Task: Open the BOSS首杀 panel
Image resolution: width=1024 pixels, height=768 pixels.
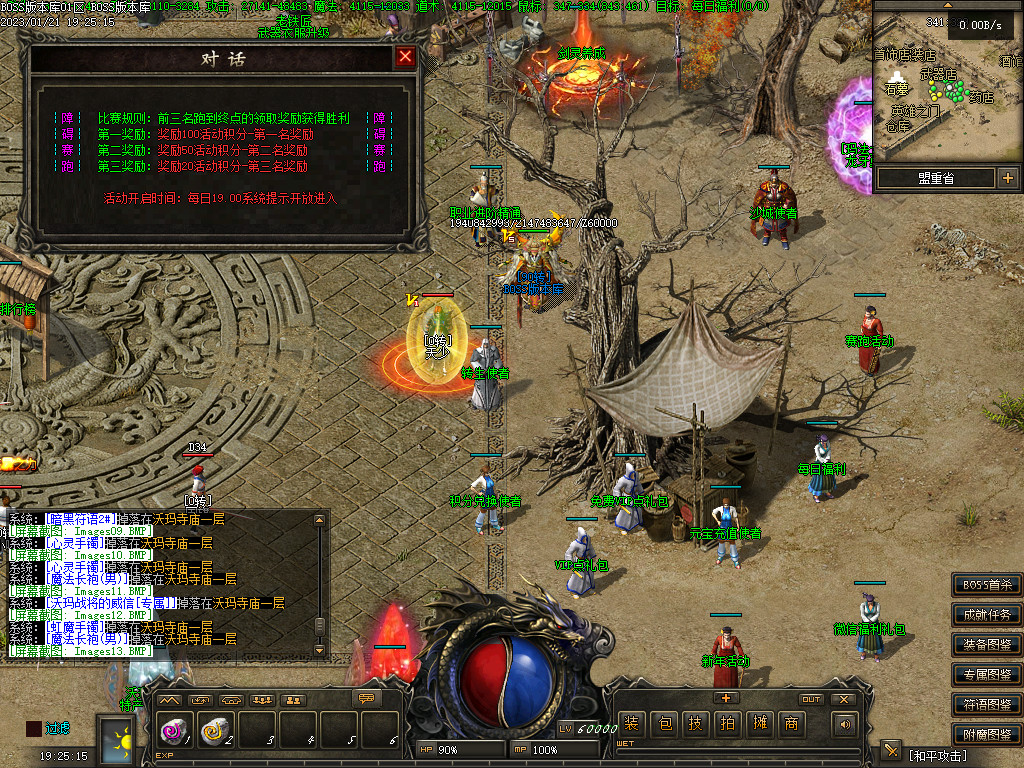Action: pyautogui.click(x=987, y=585)
